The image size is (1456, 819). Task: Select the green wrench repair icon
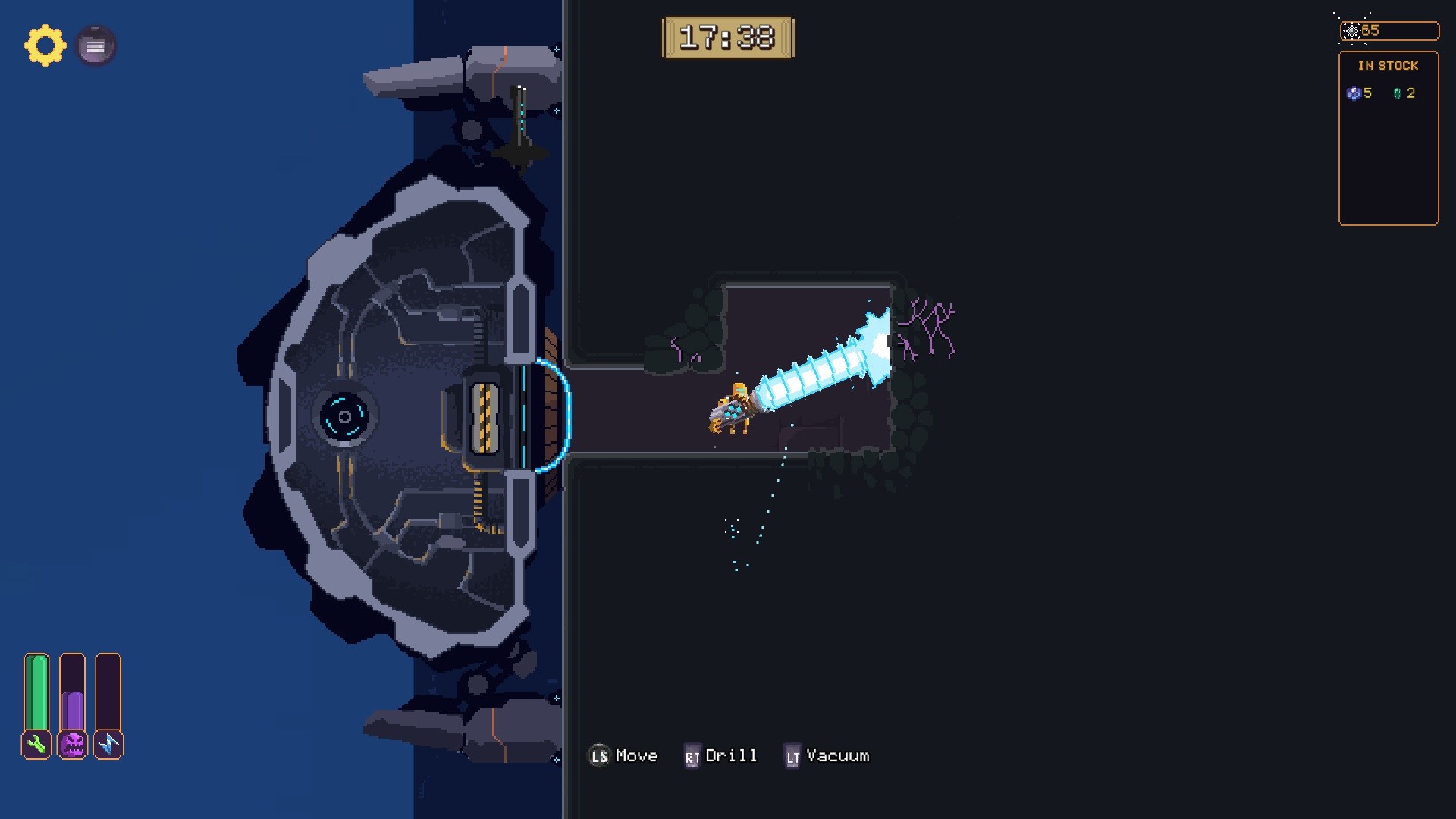point(36,745)
